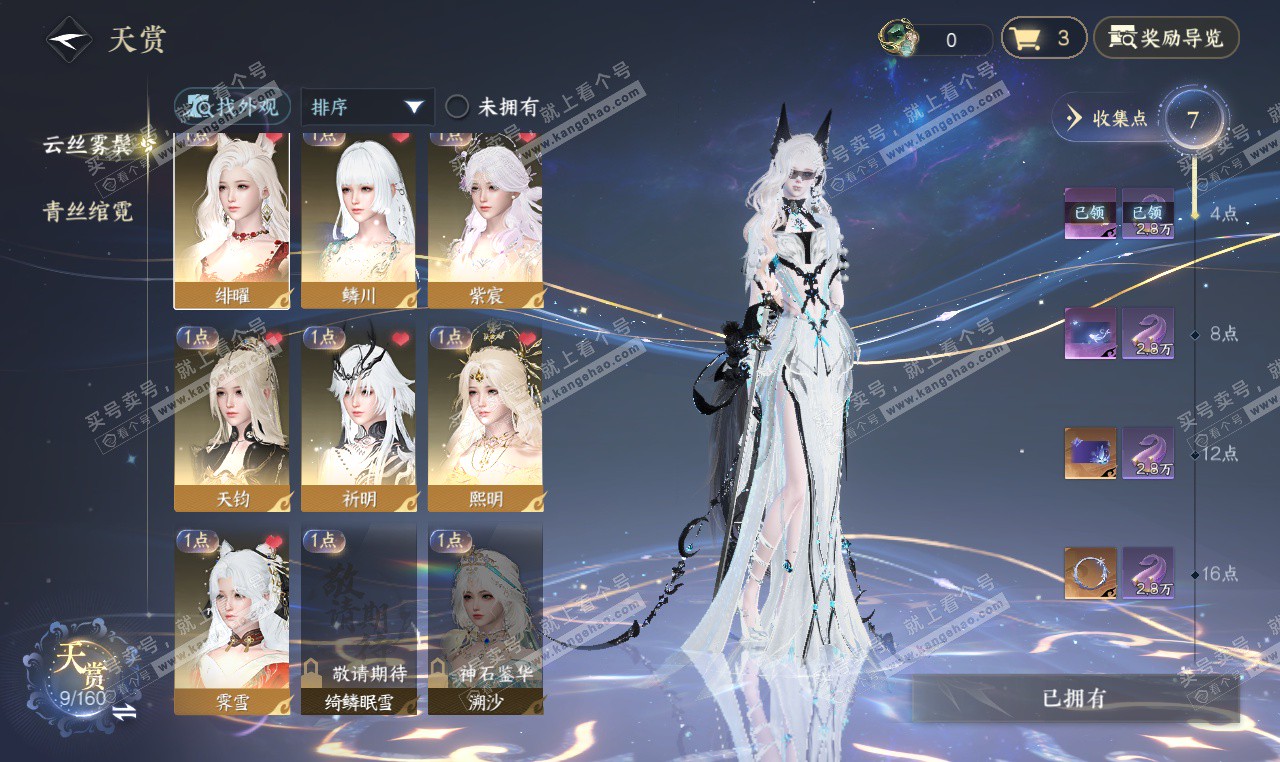
Task: Go back using the top-left arrow button
Action: click(x=68, y=40)
